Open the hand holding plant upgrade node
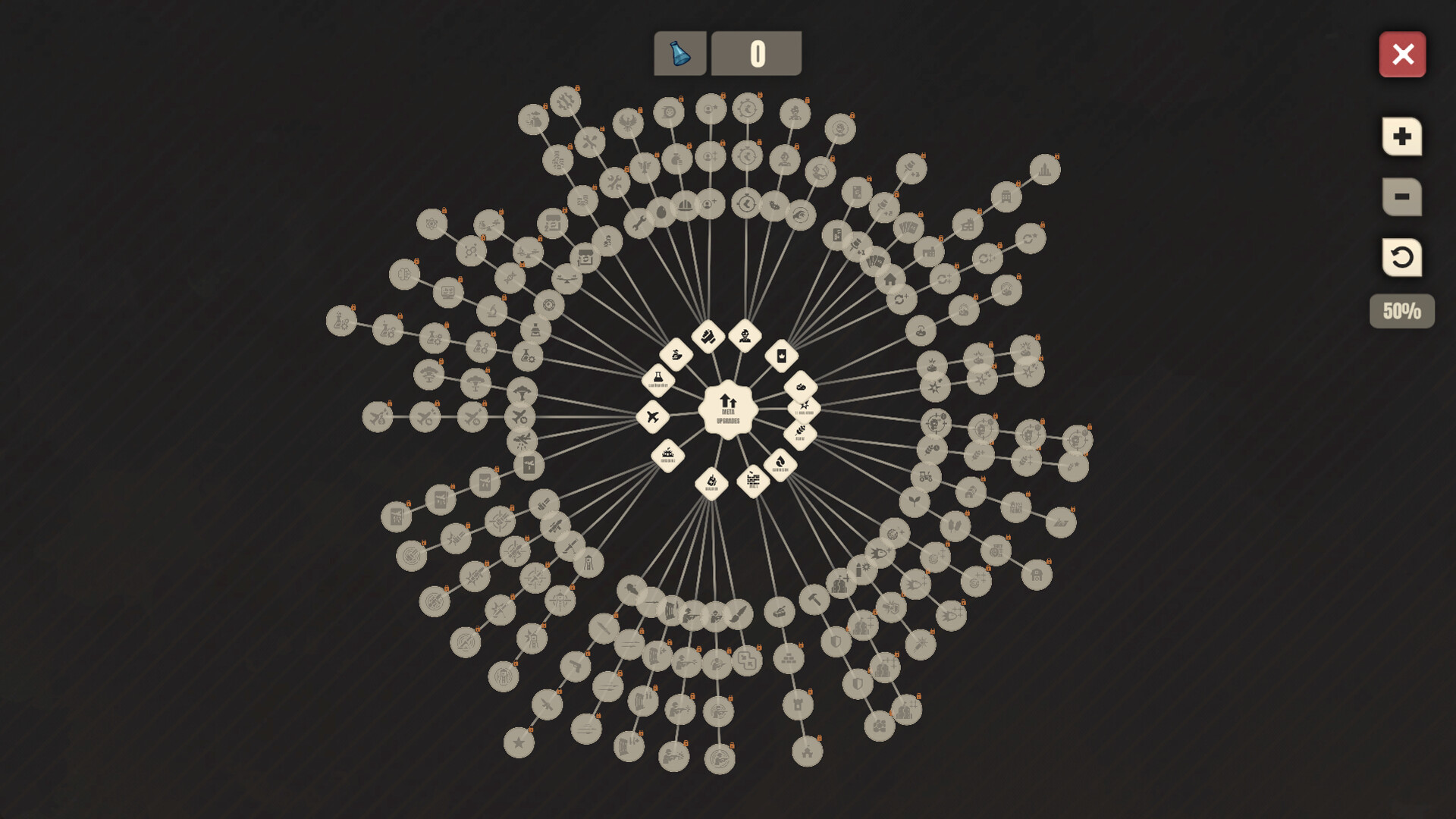The width and height of the screenshot is (1456, 819). click(x=676, y=354)
